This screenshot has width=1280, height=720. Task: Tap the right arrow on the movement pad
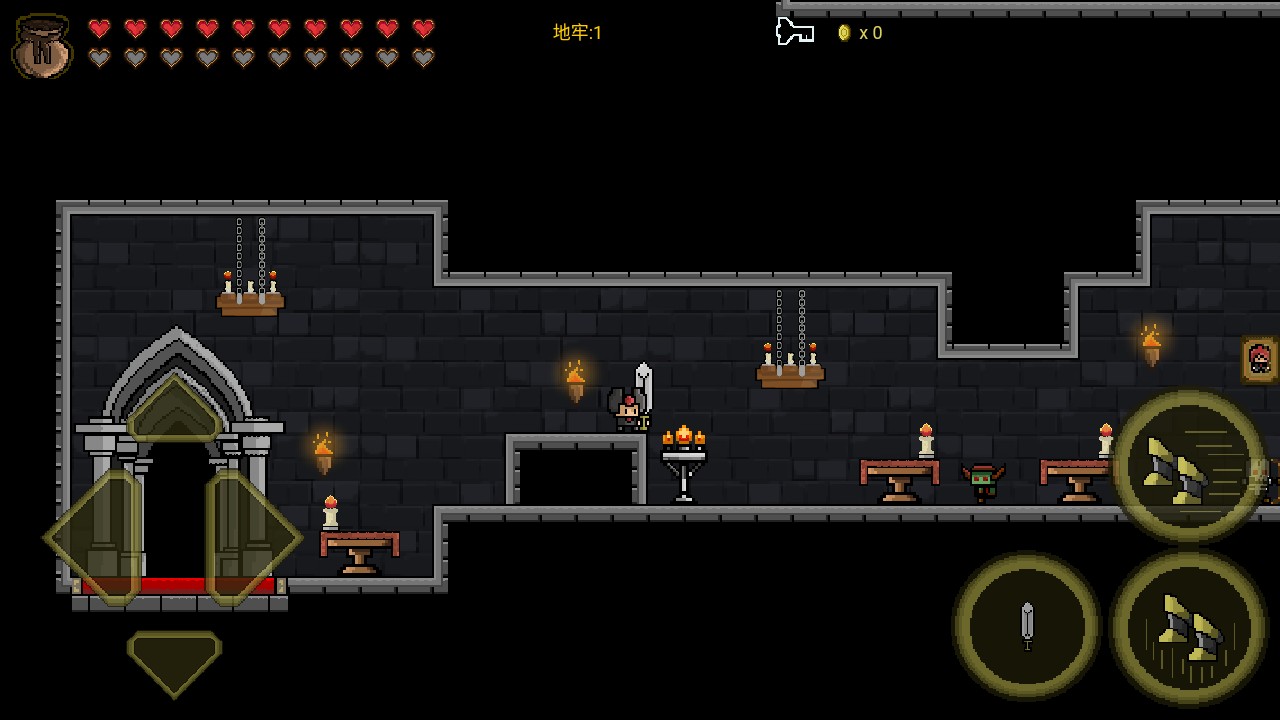[253, 538]
